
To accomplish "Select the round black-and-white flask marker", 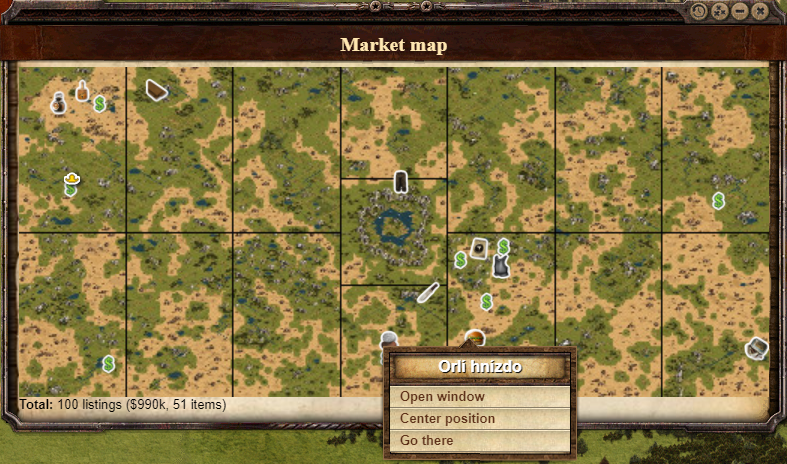I will [59, 102].
